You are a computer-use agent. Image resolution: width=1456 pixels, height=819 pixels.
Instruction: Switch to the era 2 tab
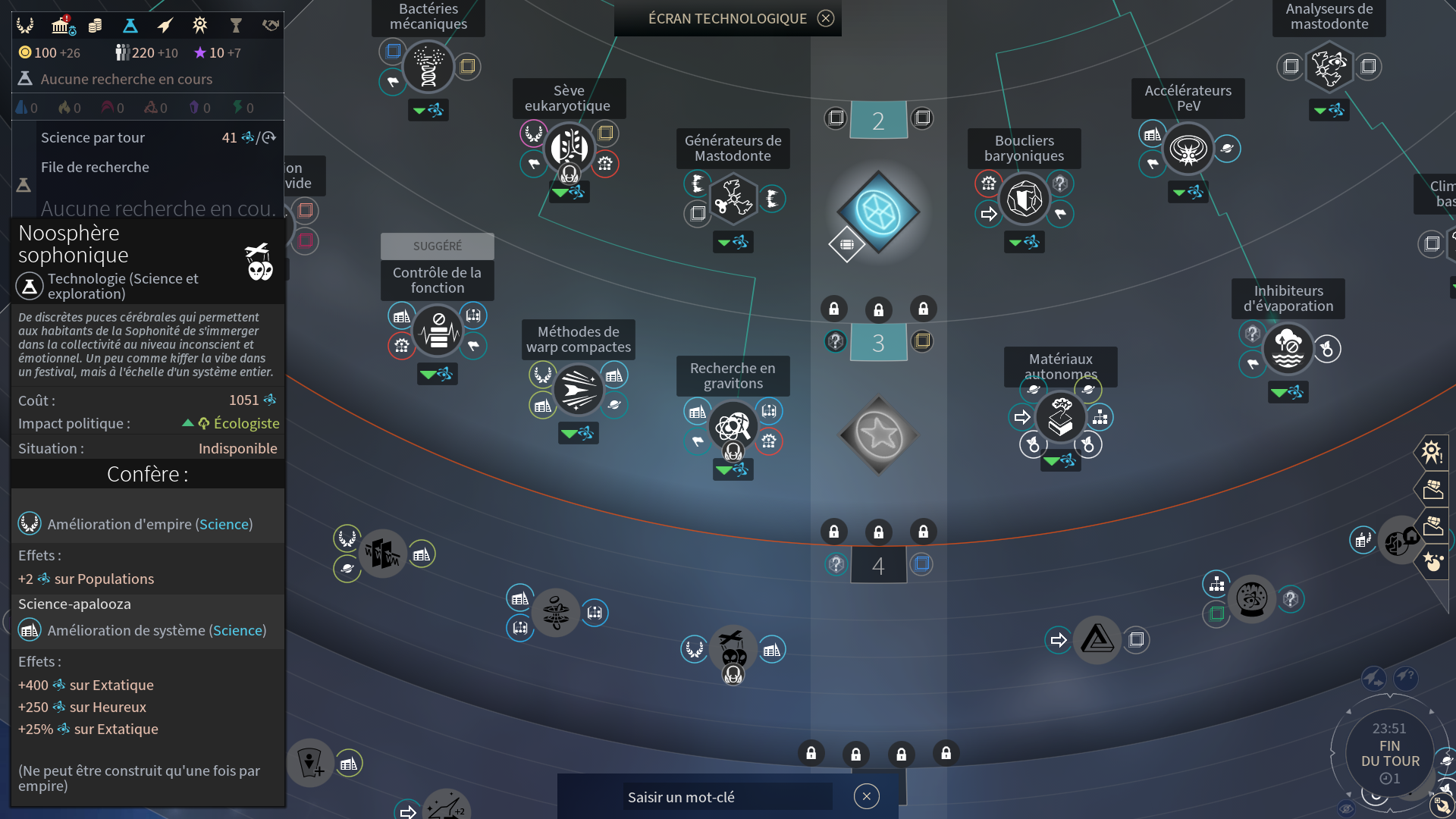(x=879, y=119)
